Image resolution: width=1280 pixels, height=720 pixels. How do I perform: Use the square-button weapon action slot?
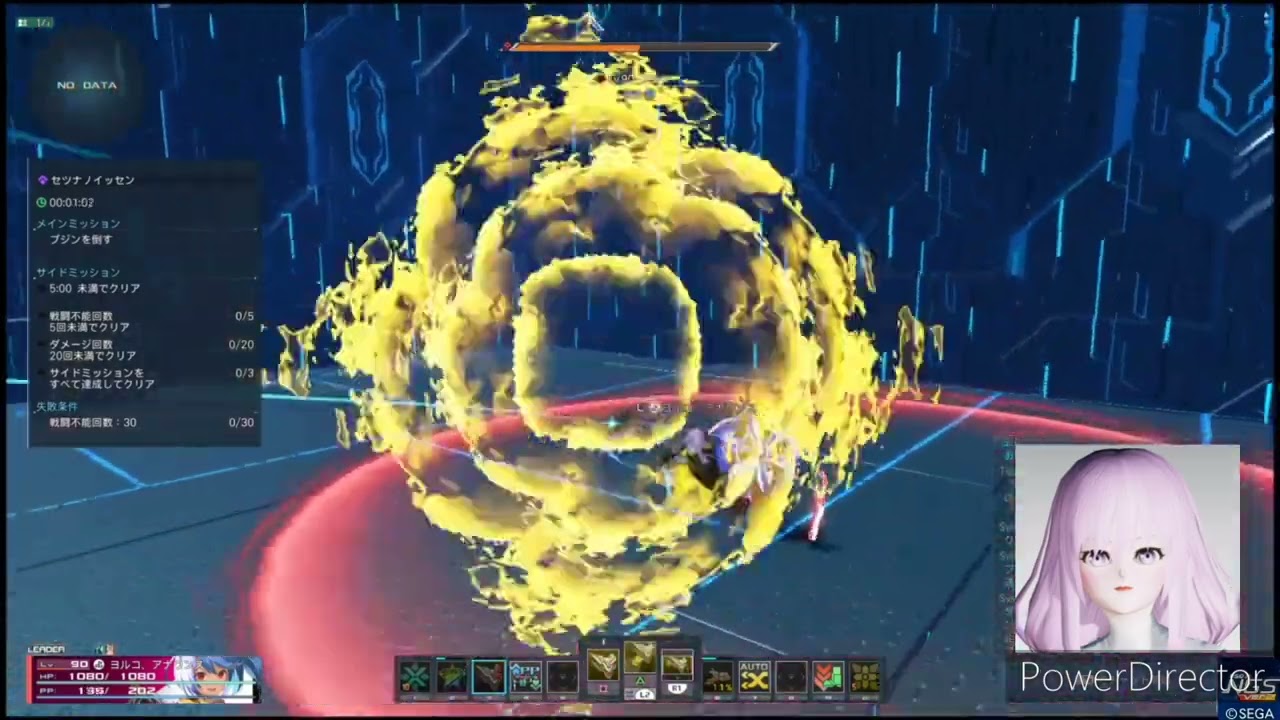click(603, 666)
